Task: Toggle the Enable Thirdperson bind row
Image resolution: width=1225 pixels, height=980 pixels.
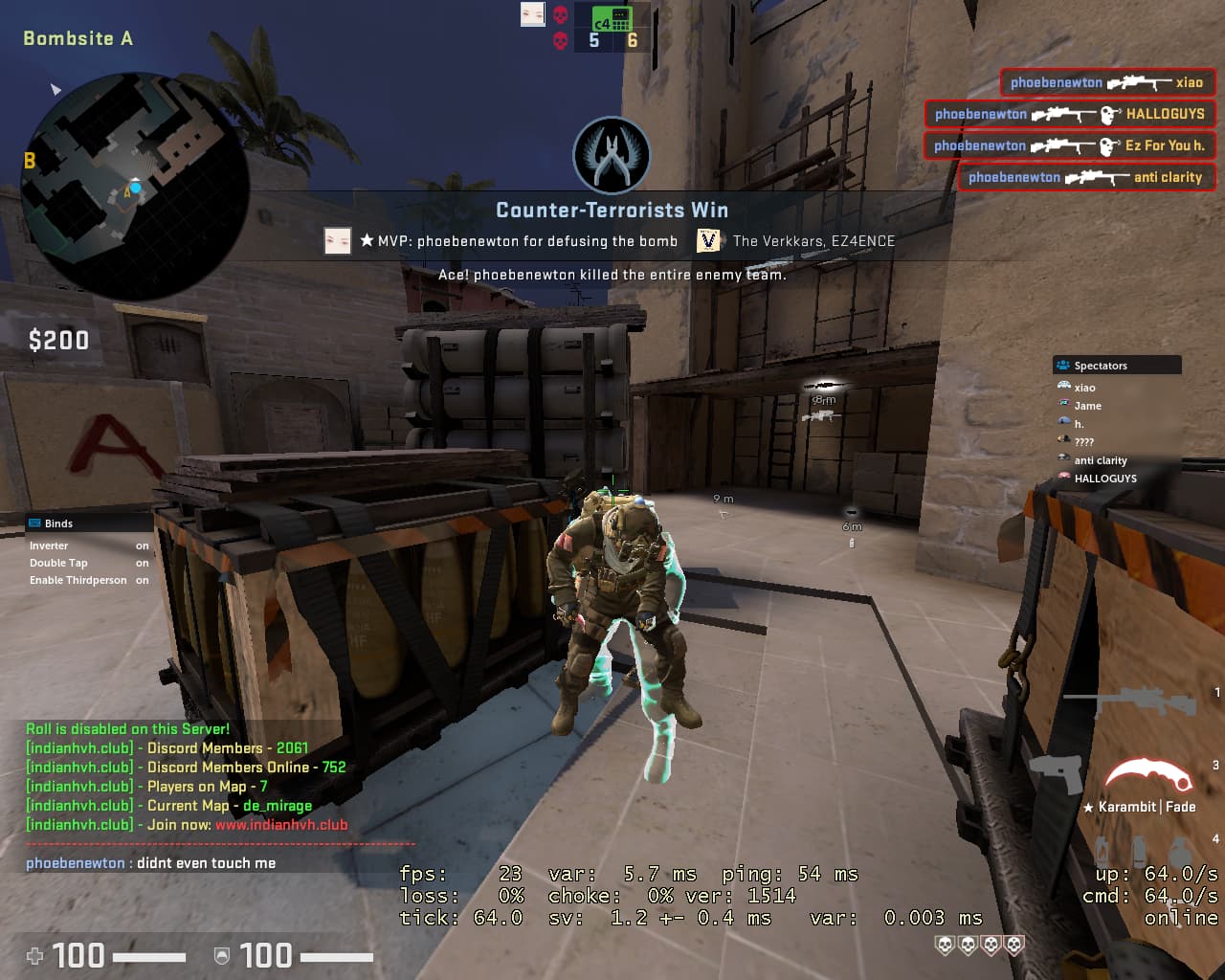Action: pyautogui.click(x=88, y=580)
